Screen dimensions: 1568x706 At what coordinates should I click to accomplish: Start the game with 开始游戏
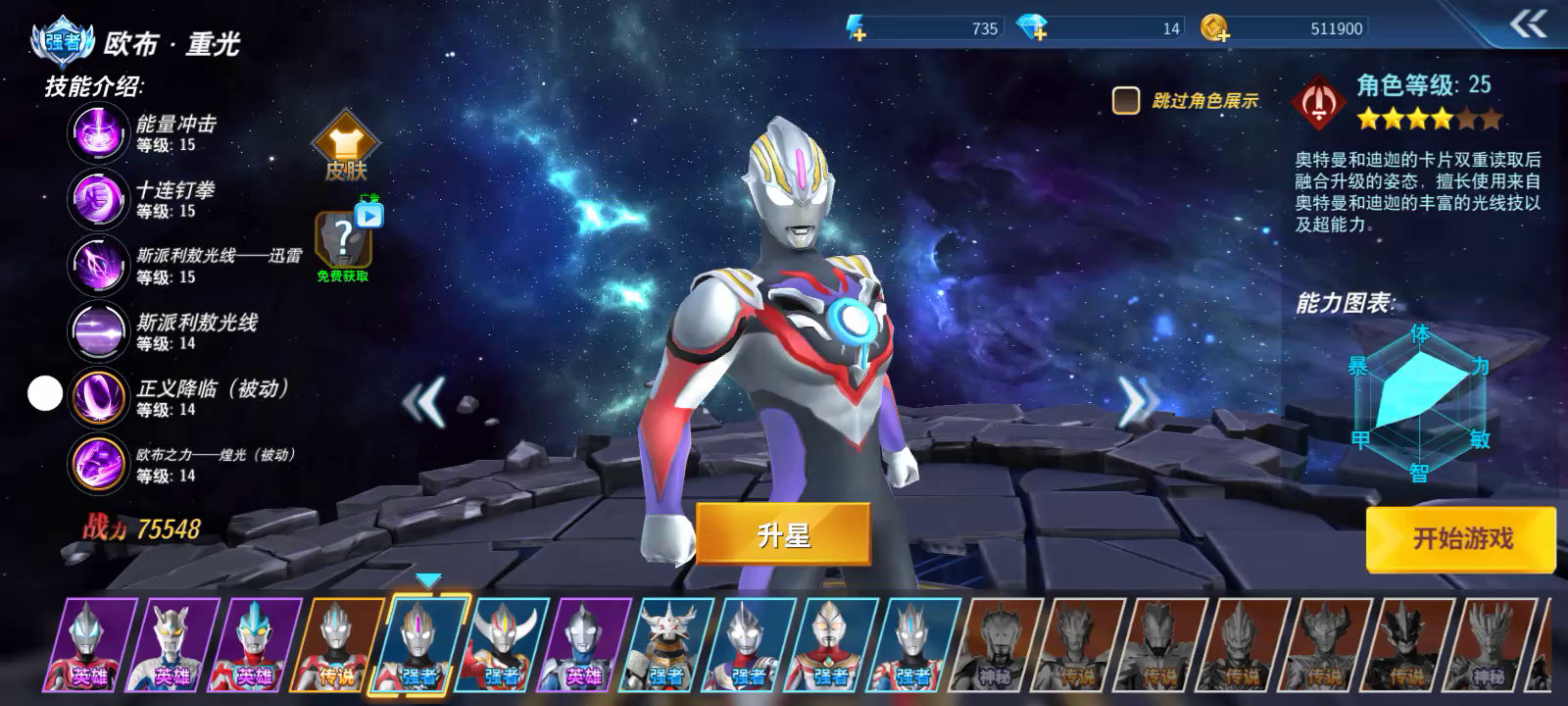tap(1461, 538)
